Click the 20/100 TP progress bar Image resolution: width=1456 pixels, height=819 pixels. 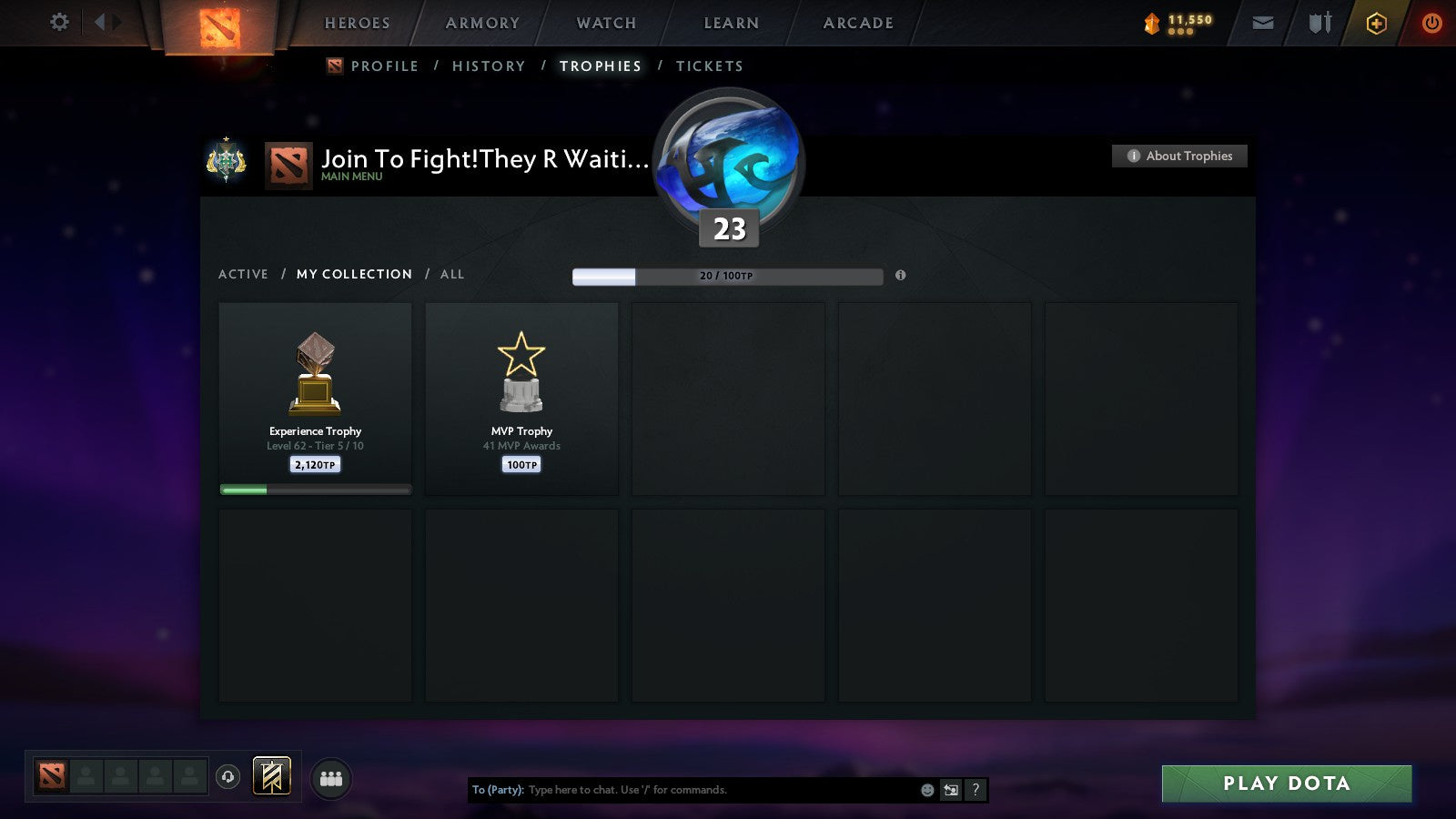[x=726, y=275]
